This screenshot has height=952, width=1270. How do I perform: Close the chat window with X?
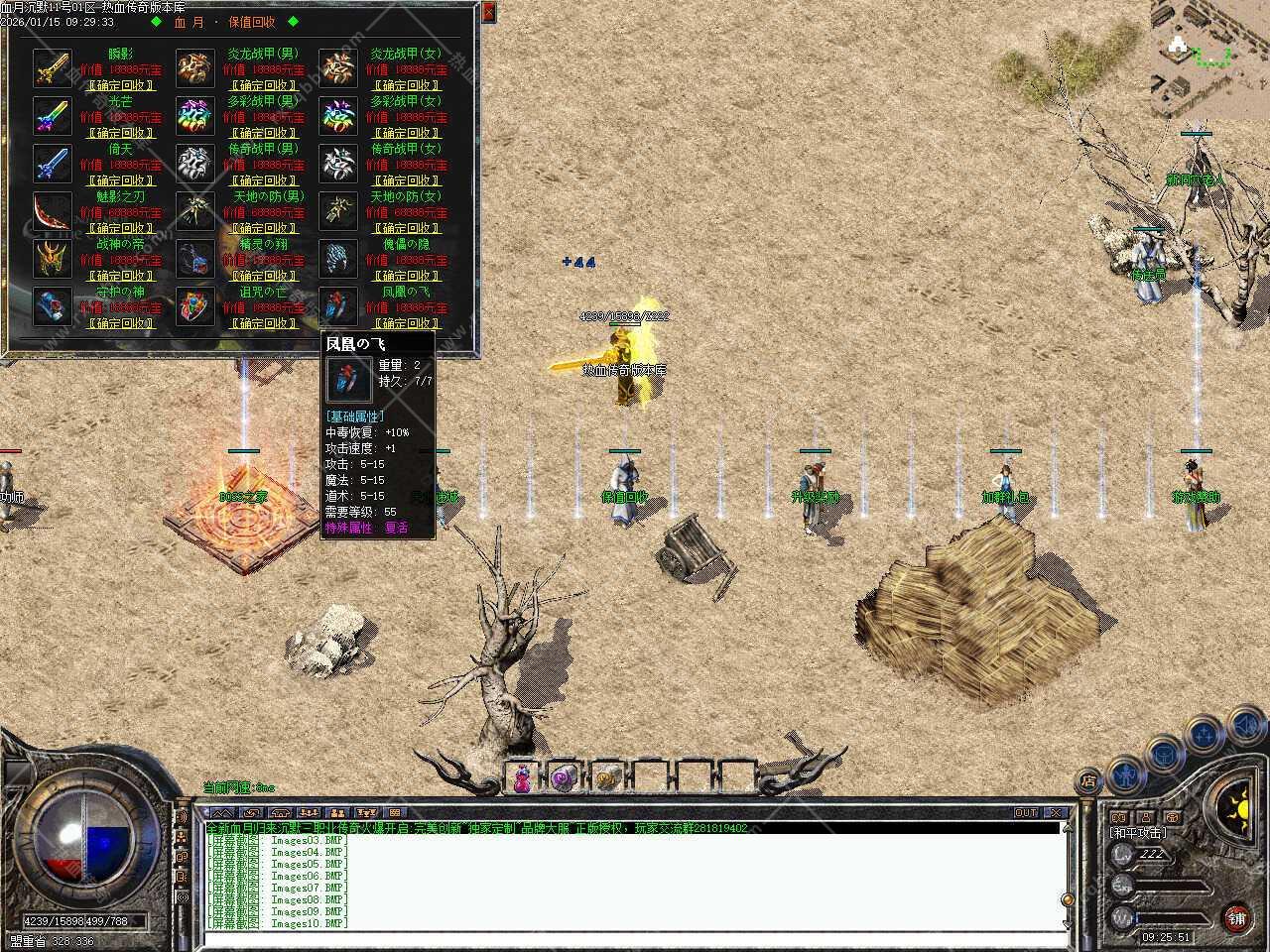tap(1056, 813)
